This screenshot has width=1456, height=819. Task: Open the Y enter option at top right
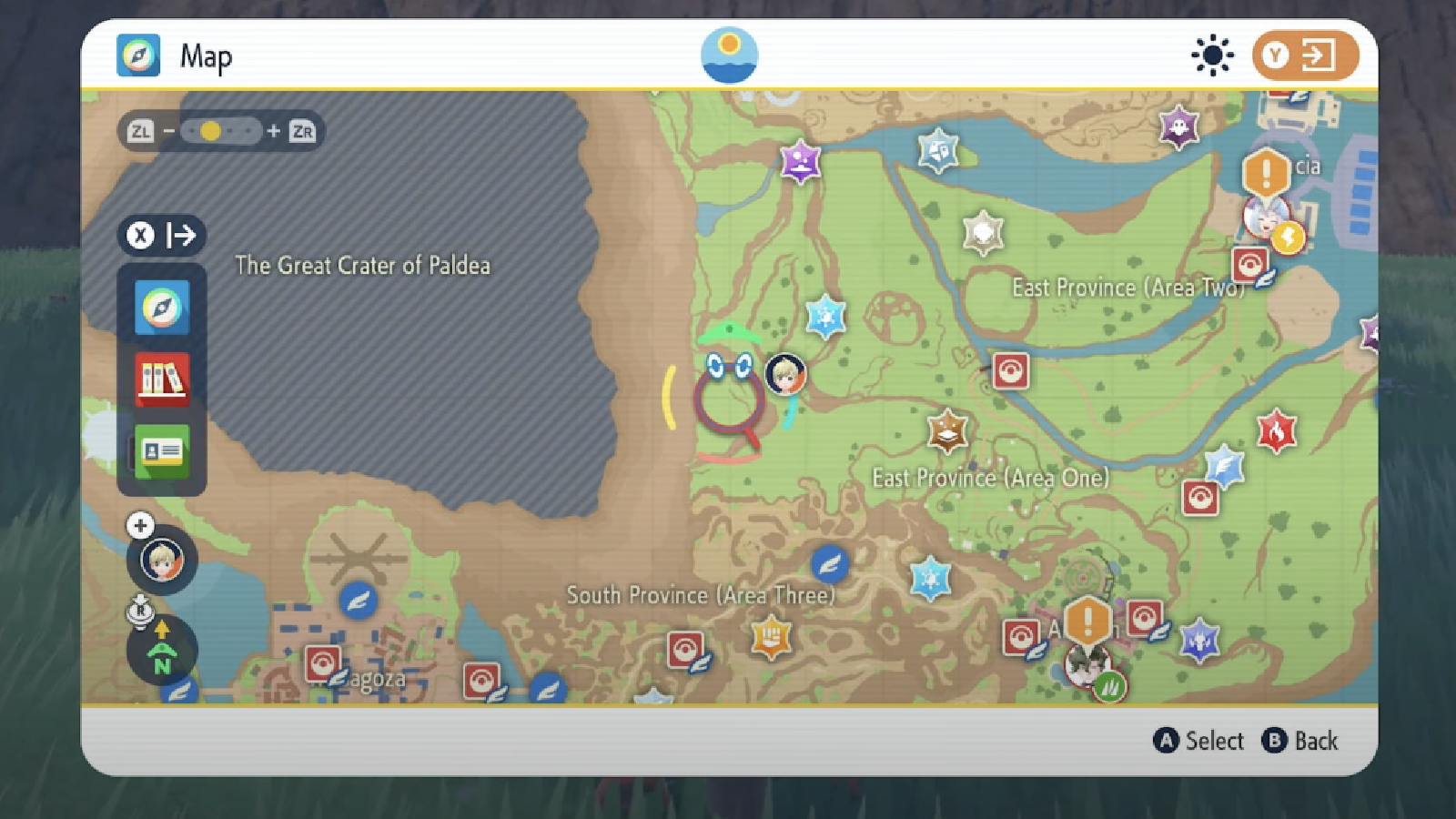[1305, 56]
